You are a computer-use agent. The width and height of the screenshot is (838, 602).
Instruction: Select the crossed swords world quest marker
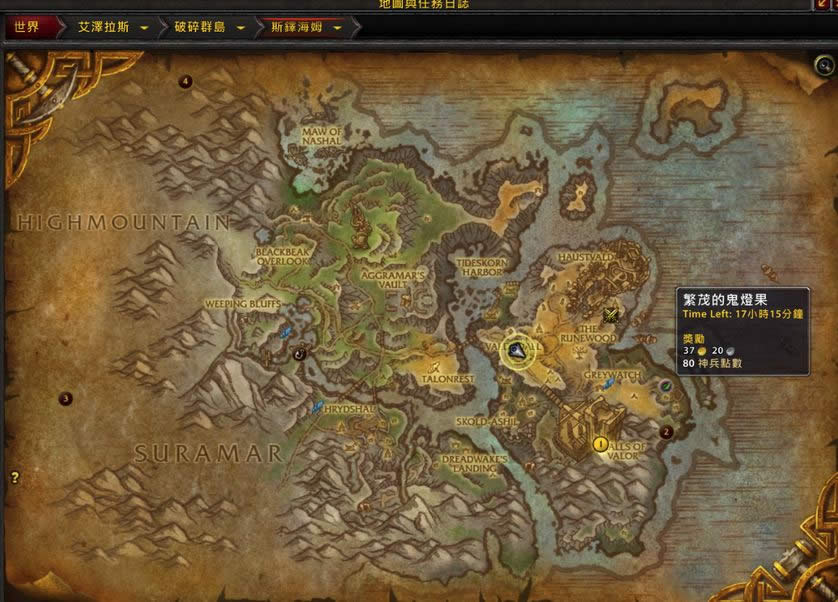pyautogui.click(x=611, y=316)
